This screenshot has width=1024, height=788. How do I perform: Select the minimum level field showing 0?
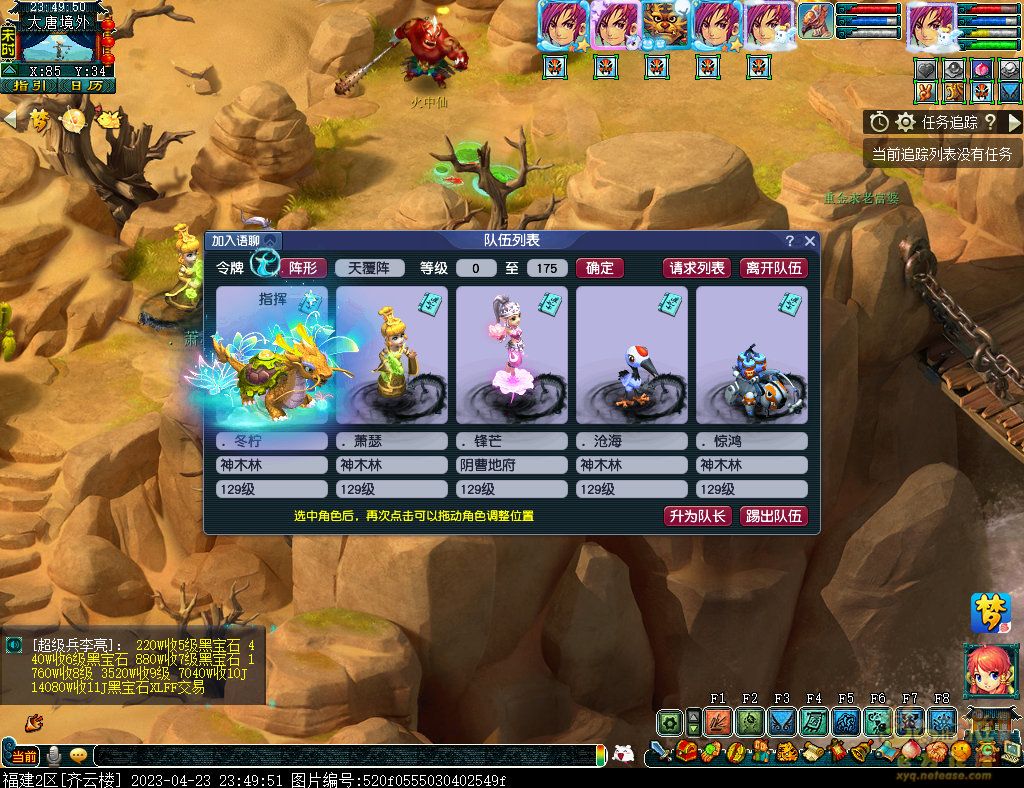(476, 268)
